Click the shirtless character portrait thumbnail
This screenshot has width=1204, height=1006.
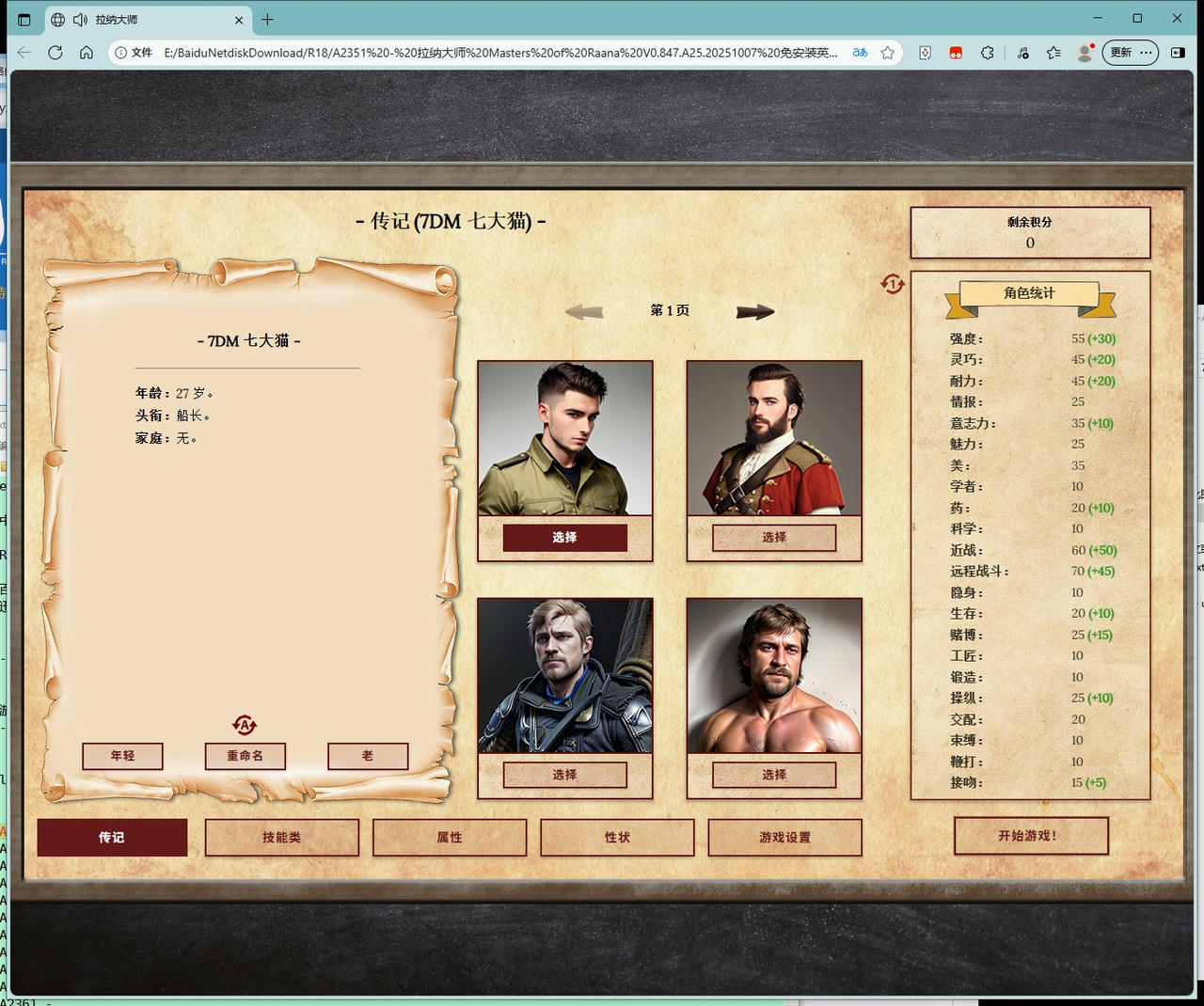pyautogui.click(x=773, y=675)
